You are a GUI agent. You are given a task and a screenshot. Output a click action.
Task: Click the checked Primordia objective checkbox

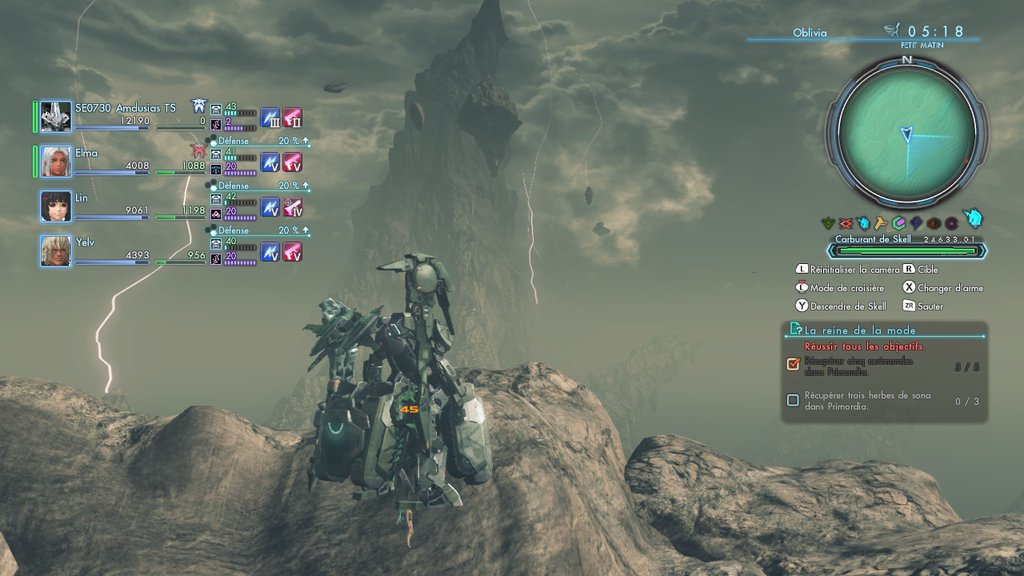pos(793,364)
